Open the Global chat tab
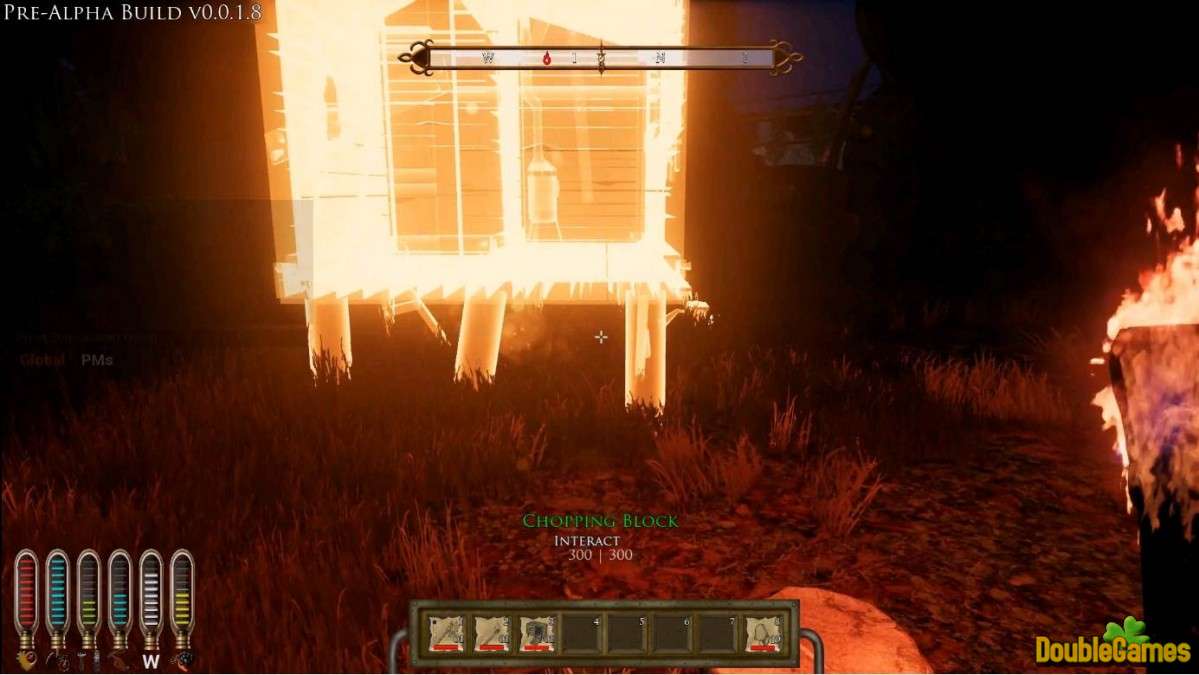The image size is (1199, 675). (x=43, y=360)
